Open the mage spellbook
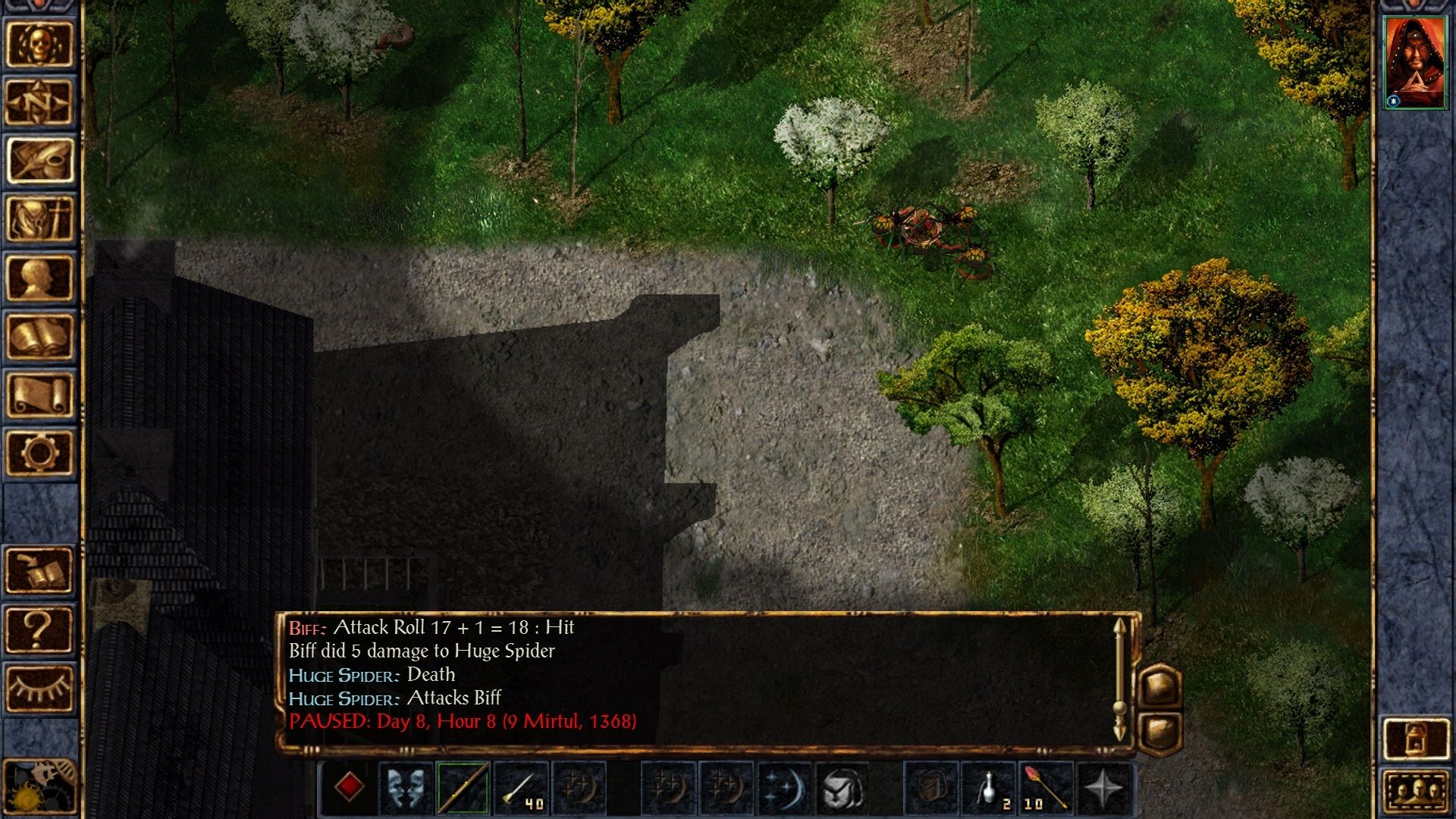 click(39, 336)
